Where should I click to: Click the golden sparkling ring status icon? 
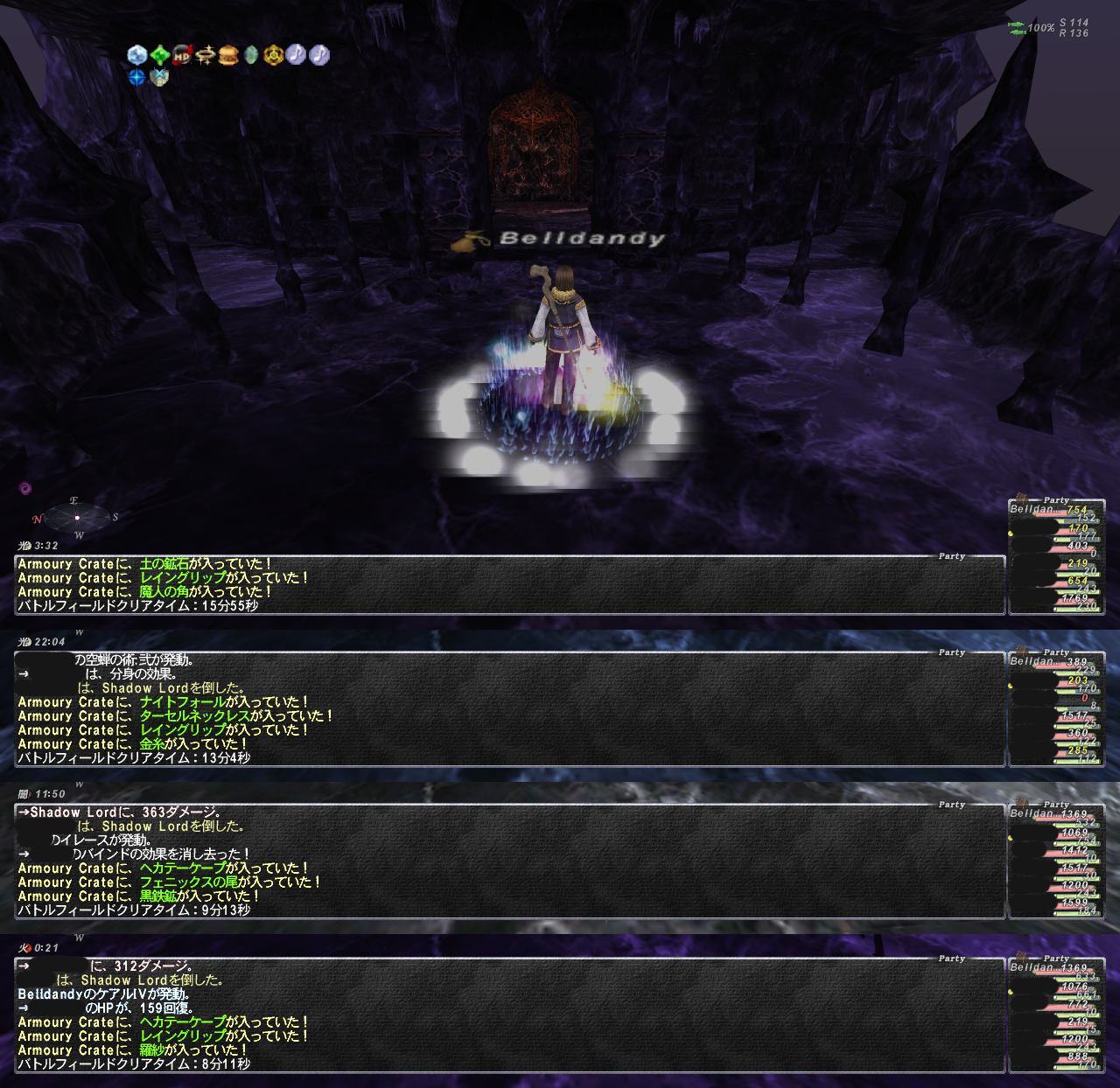point(206,55)
